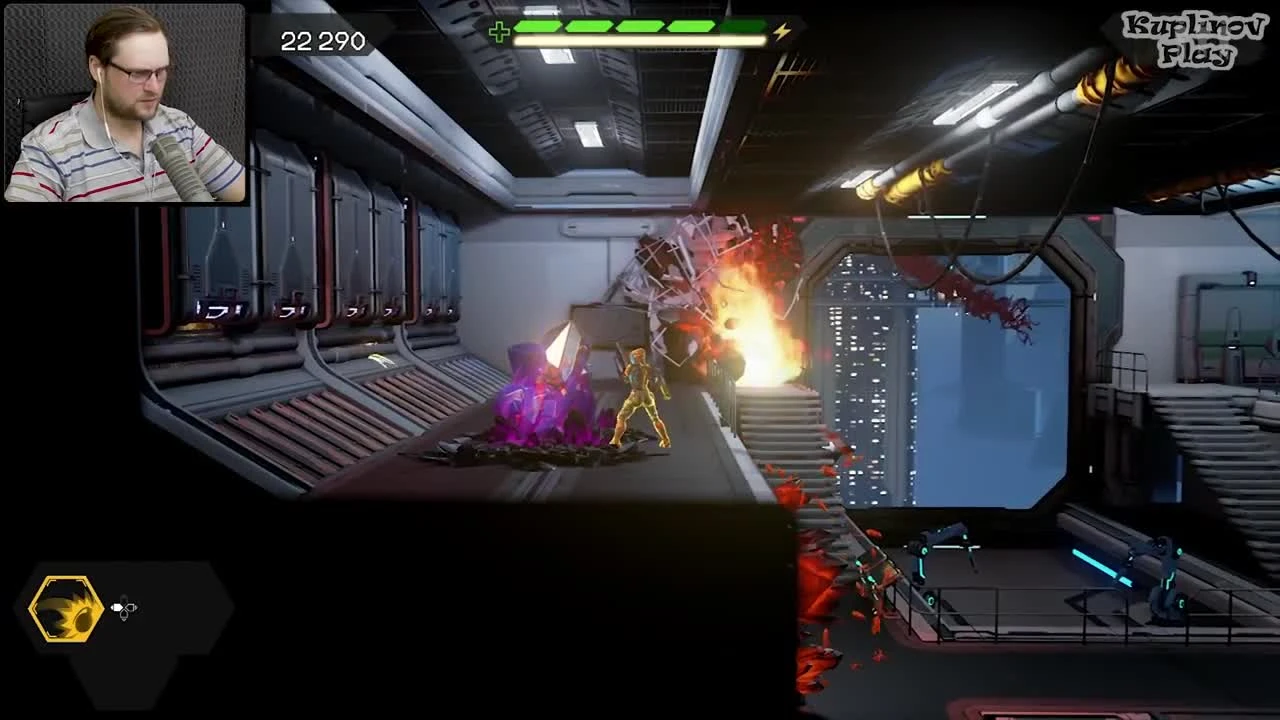Click the green health cross icon
Screen dimensions: 1280x720
coord(498,28)
